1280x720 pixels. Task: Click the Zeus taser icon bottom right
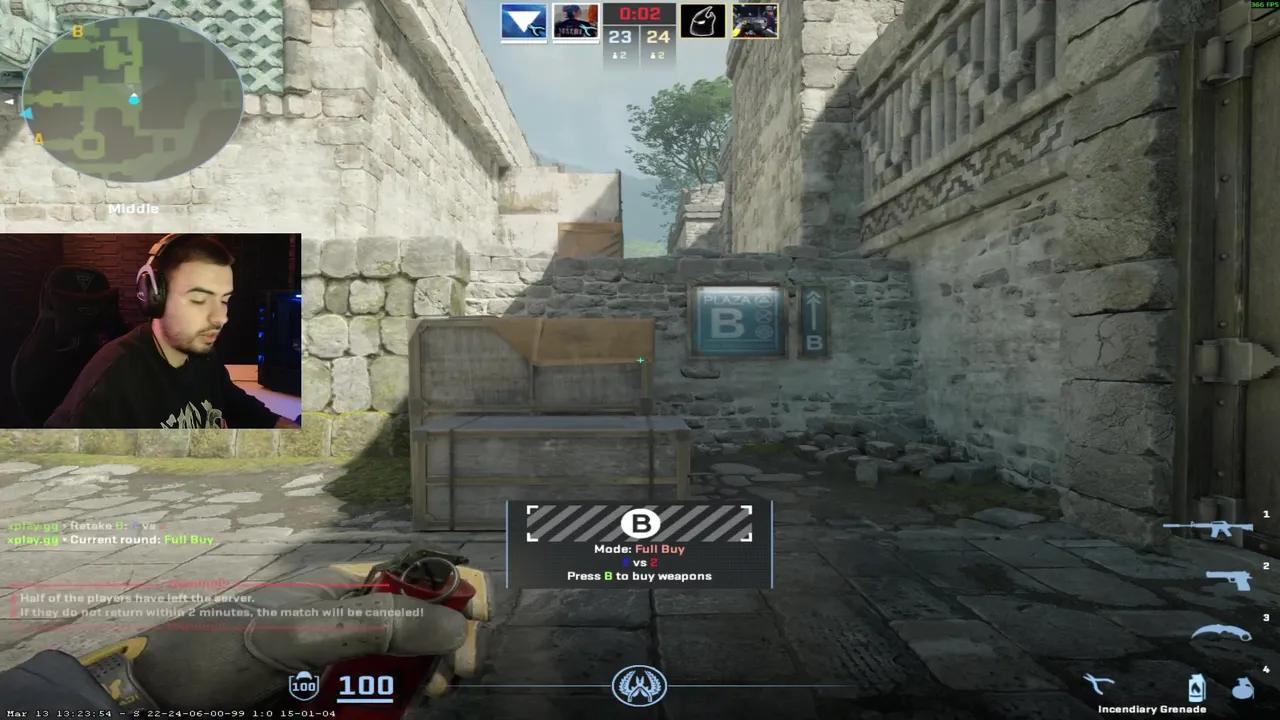[x=1098, y=683]
